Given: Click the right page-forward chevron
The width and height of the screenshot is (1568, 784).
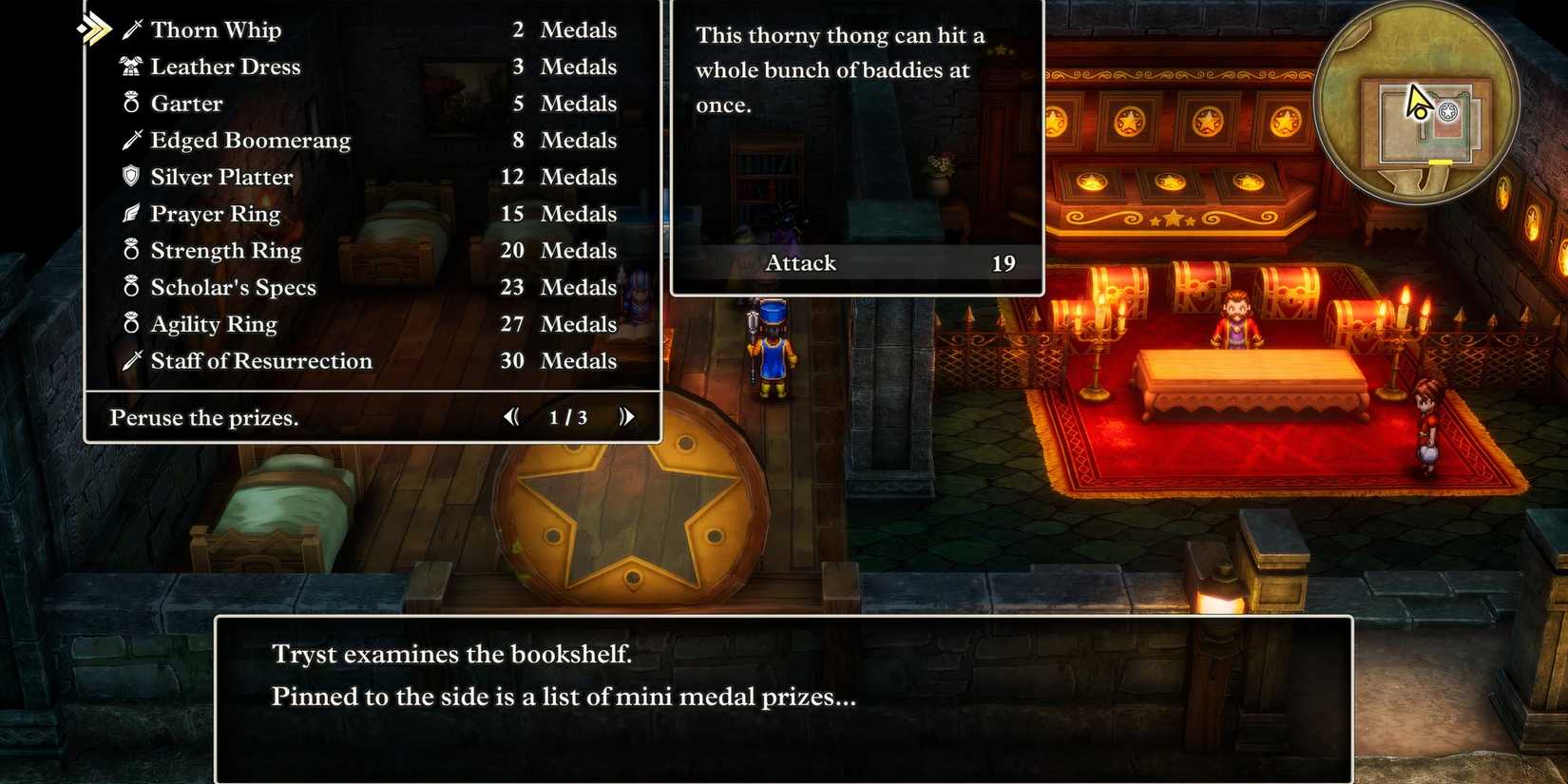Looking at the screenshot, I should [x=627, y=416].
